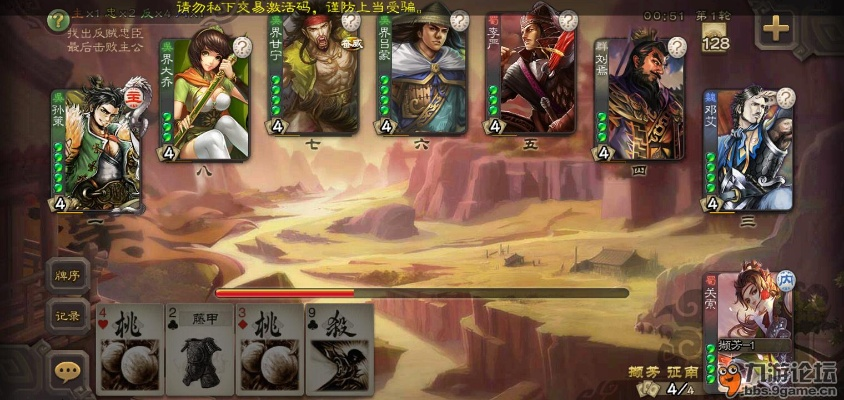Select player 邓艾's hero card
The width and height of the screenshot is (844, 400).
[x=748, y=150]
